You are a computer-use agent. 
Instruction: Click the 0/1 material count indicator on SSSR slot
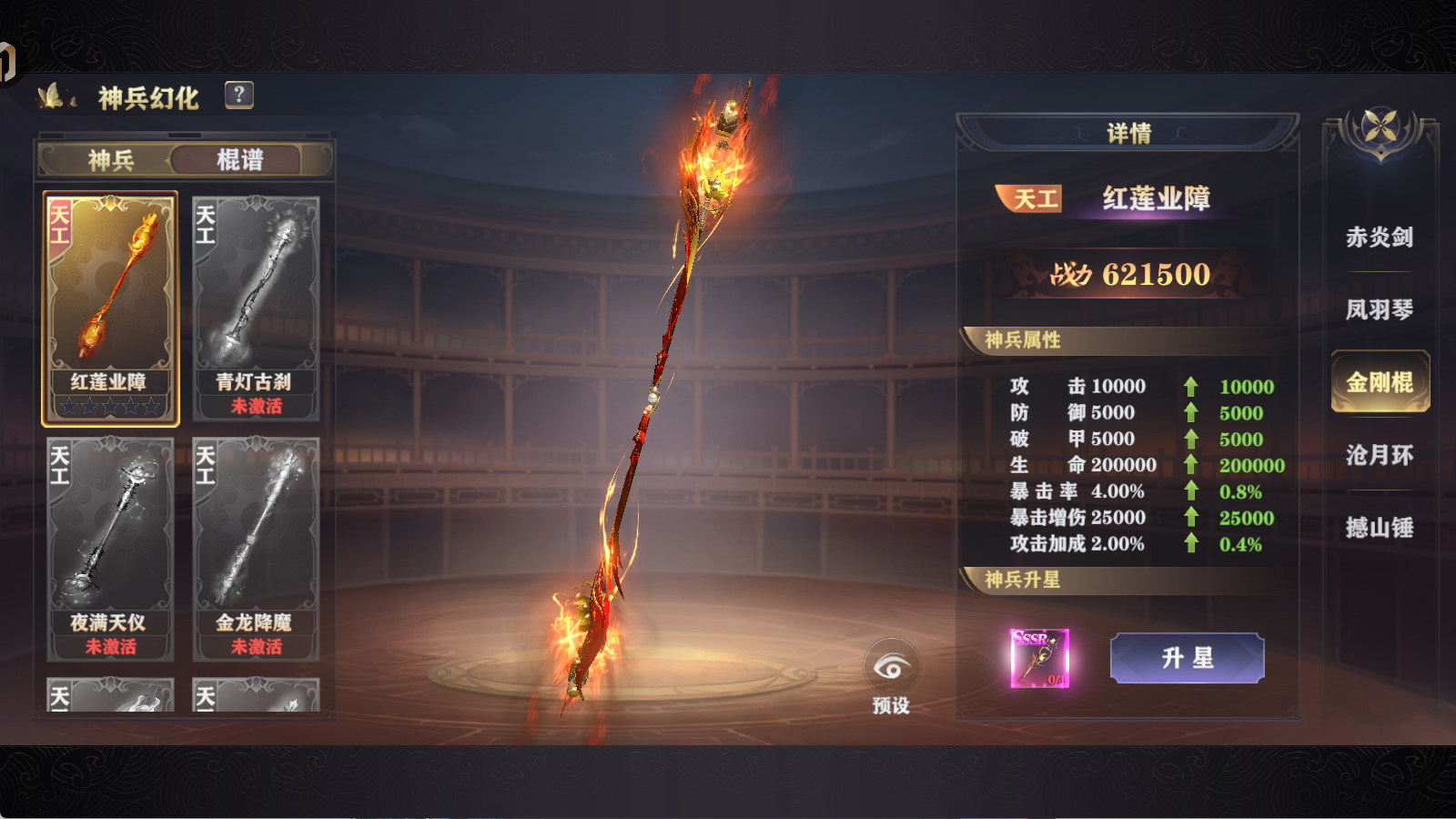coord(1057,682)
